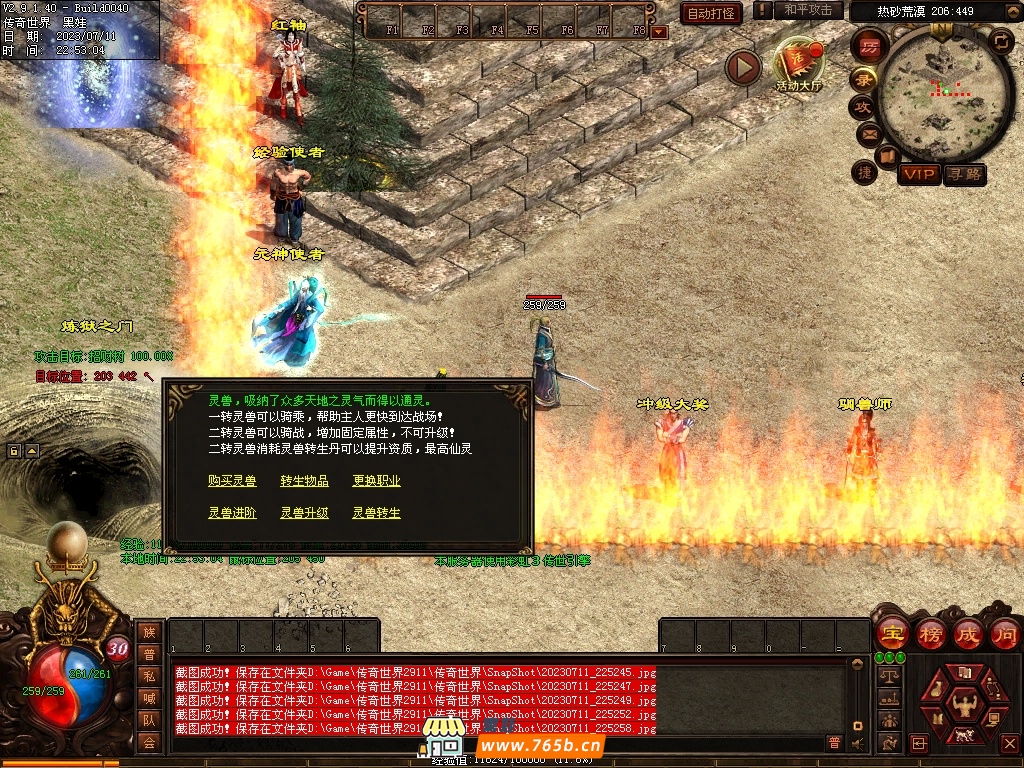The width and height of the screenshot is (1024, 768).
Task: Open the VIP panel
Action: (x=918, y=174)
